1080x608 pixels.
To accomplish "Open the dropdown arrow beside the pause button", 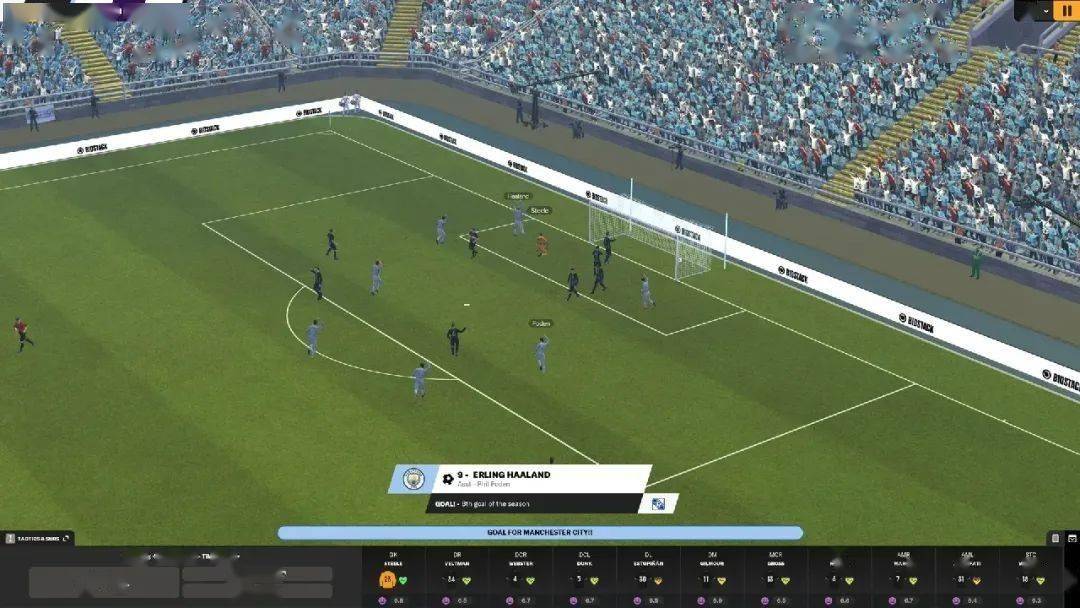I will pyautogui.click(x=1045, y=10).
